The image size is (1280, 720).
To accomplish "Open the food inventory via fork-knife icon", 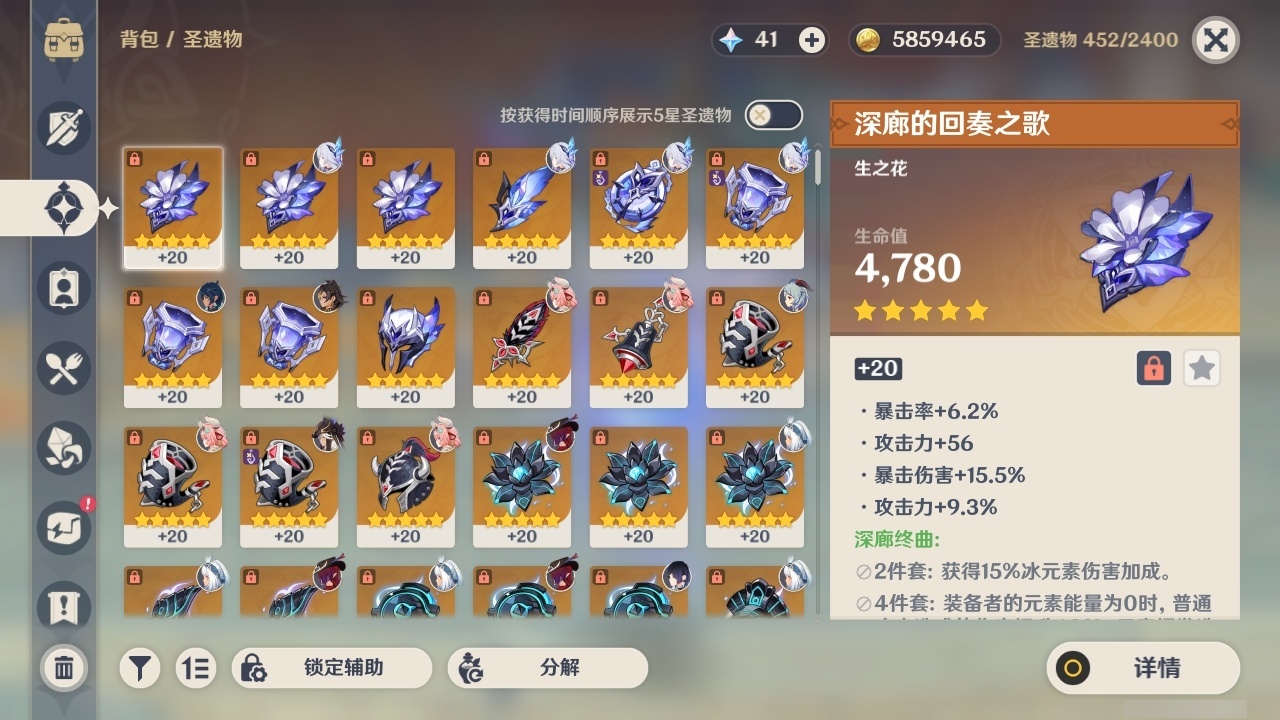I will (63, 368).
